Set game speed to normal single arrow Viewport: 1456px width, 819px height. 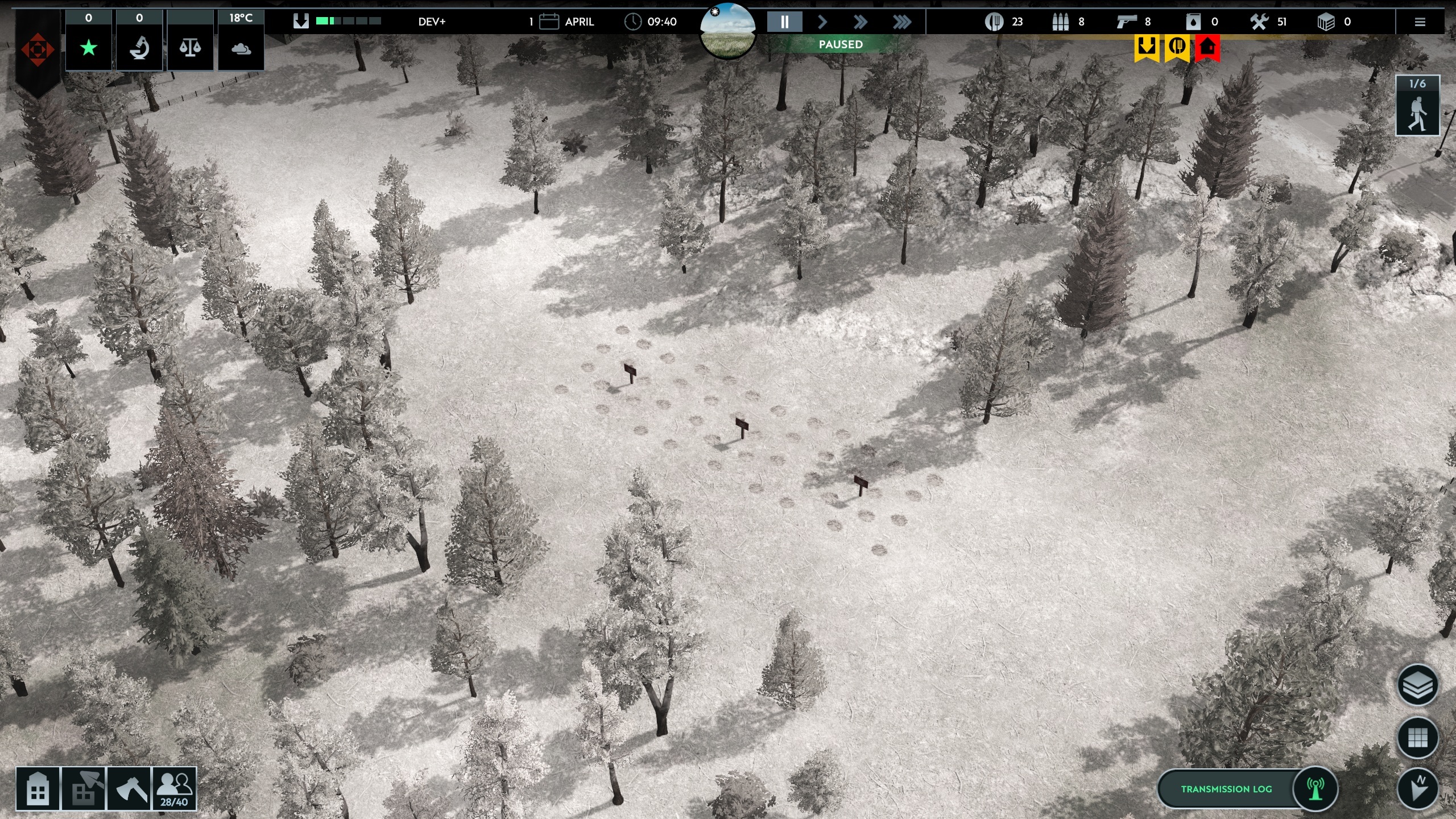(822, 22)
